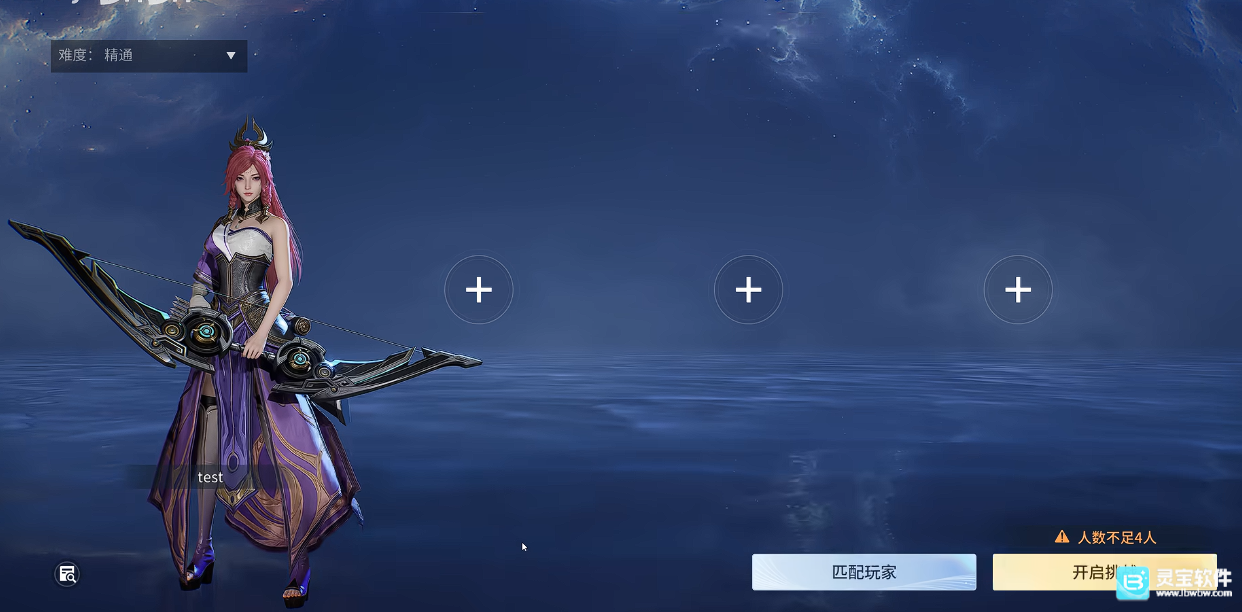This screenshot has width=1242, height=612.
Task: Click the 匹配玩家 match players button
Action: (x=864, y=572)
